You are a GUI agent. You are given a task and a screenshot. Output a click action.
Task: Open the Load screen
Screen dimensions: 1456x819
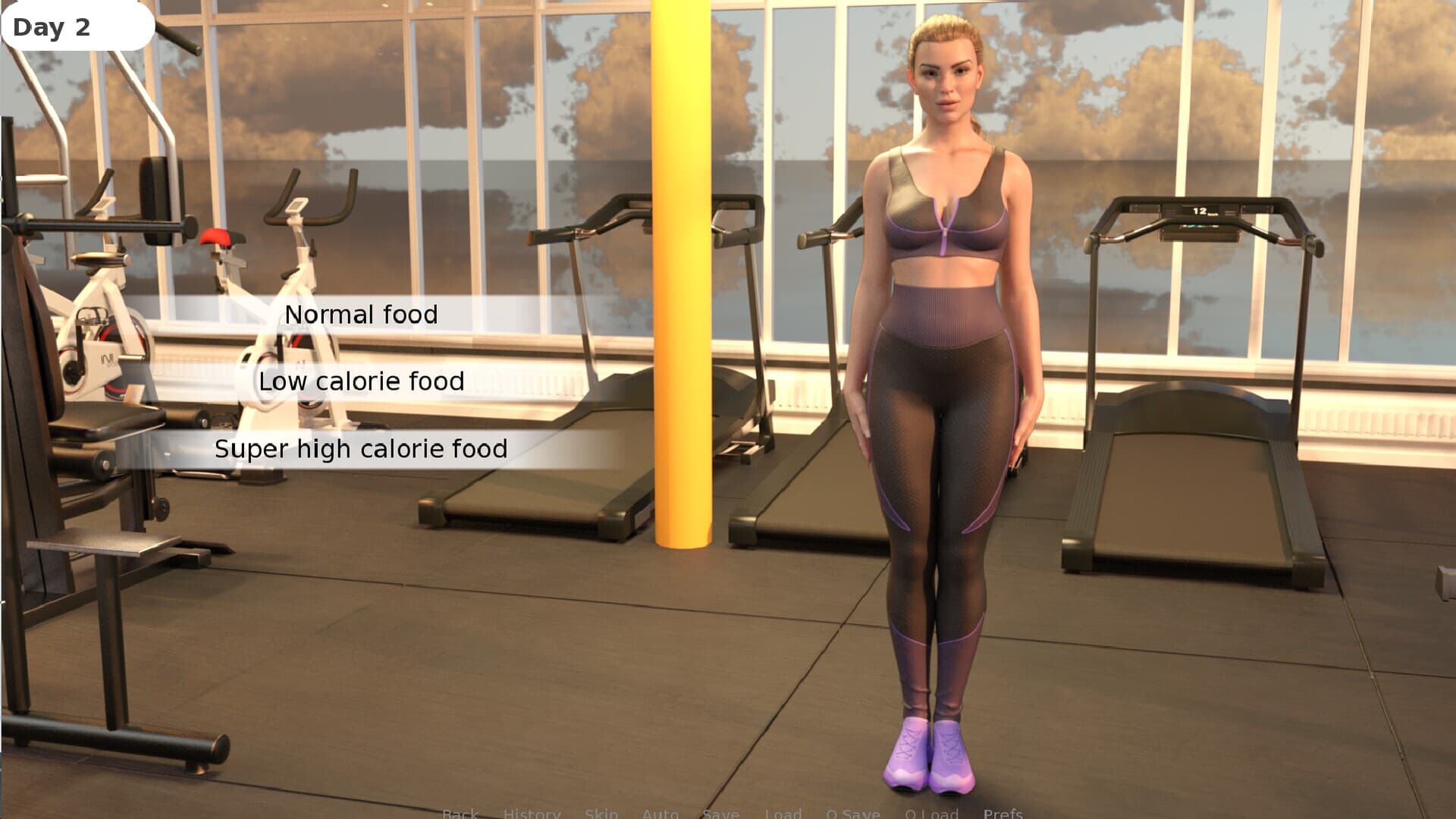click(x=784, y=814)
